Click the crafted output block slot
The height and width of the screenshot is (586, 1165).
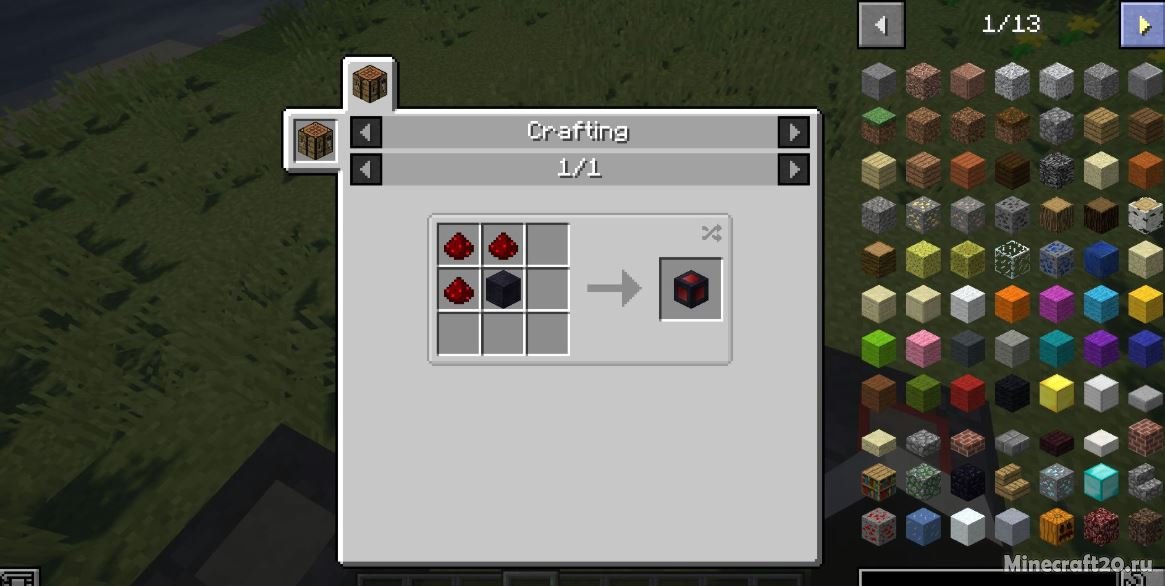click(691, 290)
